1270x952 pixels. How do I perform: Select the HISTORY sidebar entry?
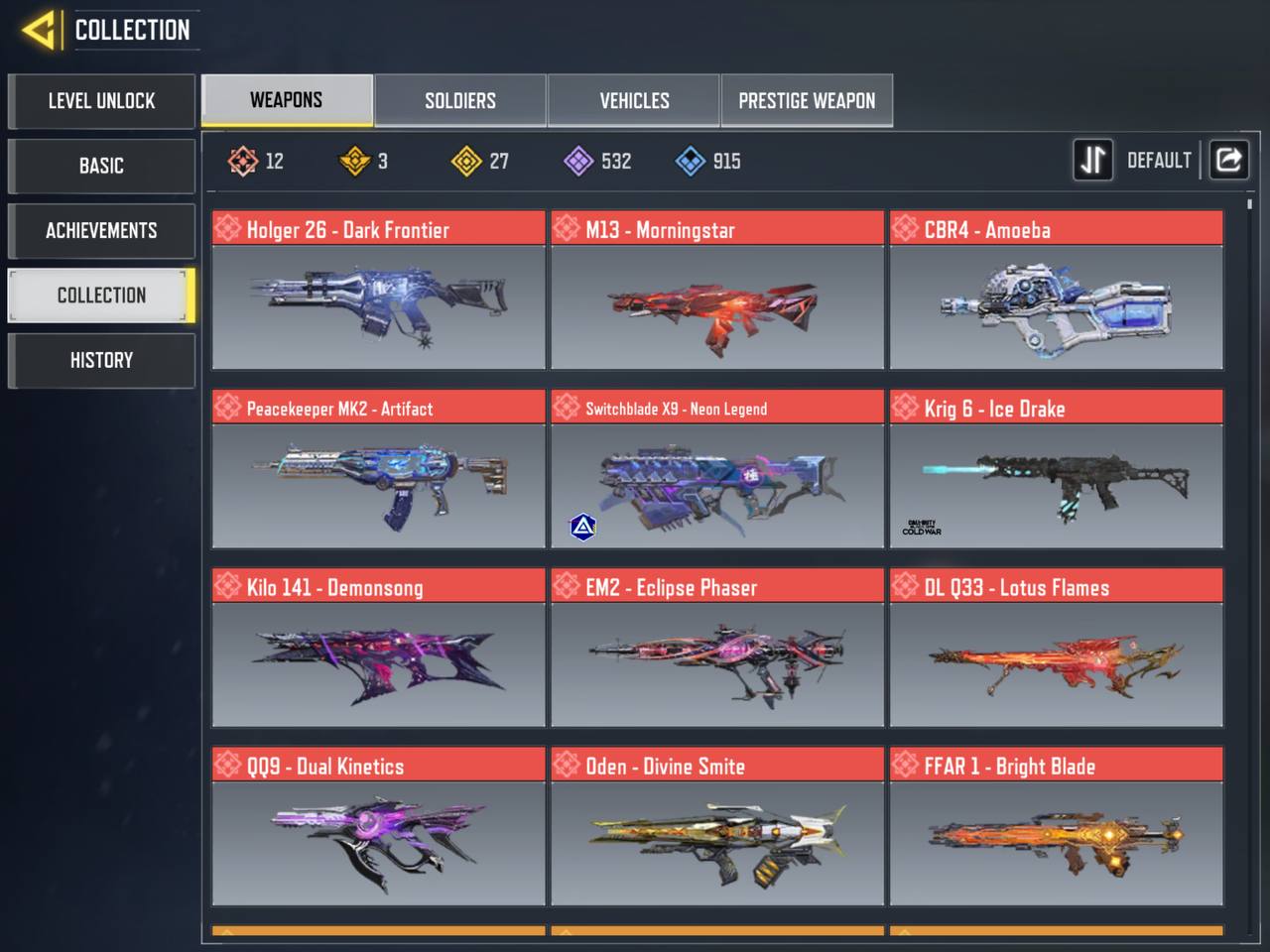click(101, 360)
